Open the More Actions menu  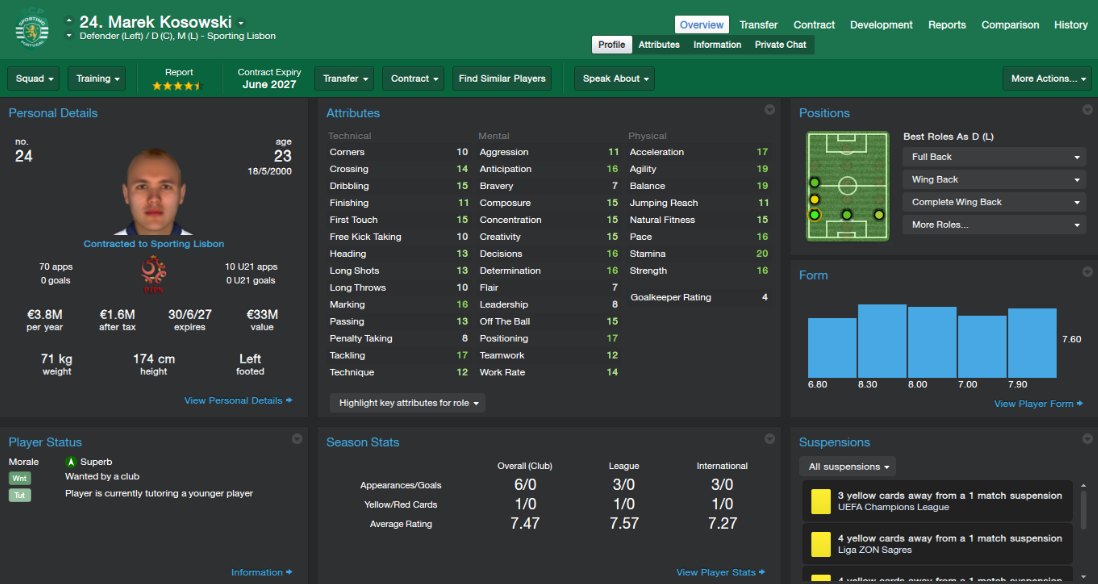pos(1046,79)
